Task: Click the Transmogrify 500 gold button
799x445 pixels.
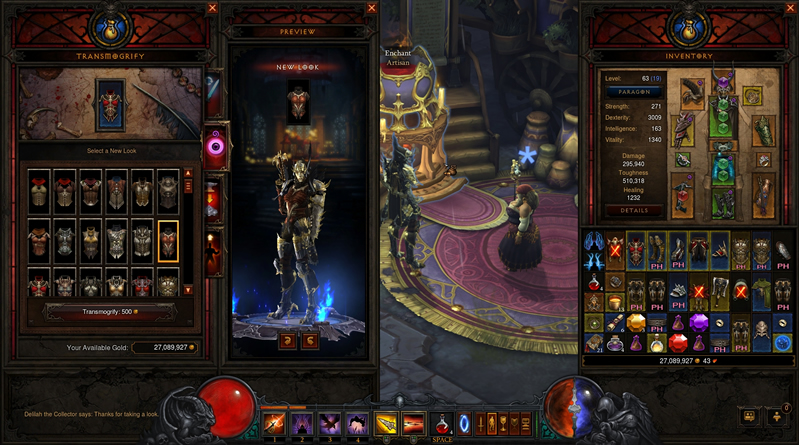Action: pyautogui.click(x=112, y=310)
